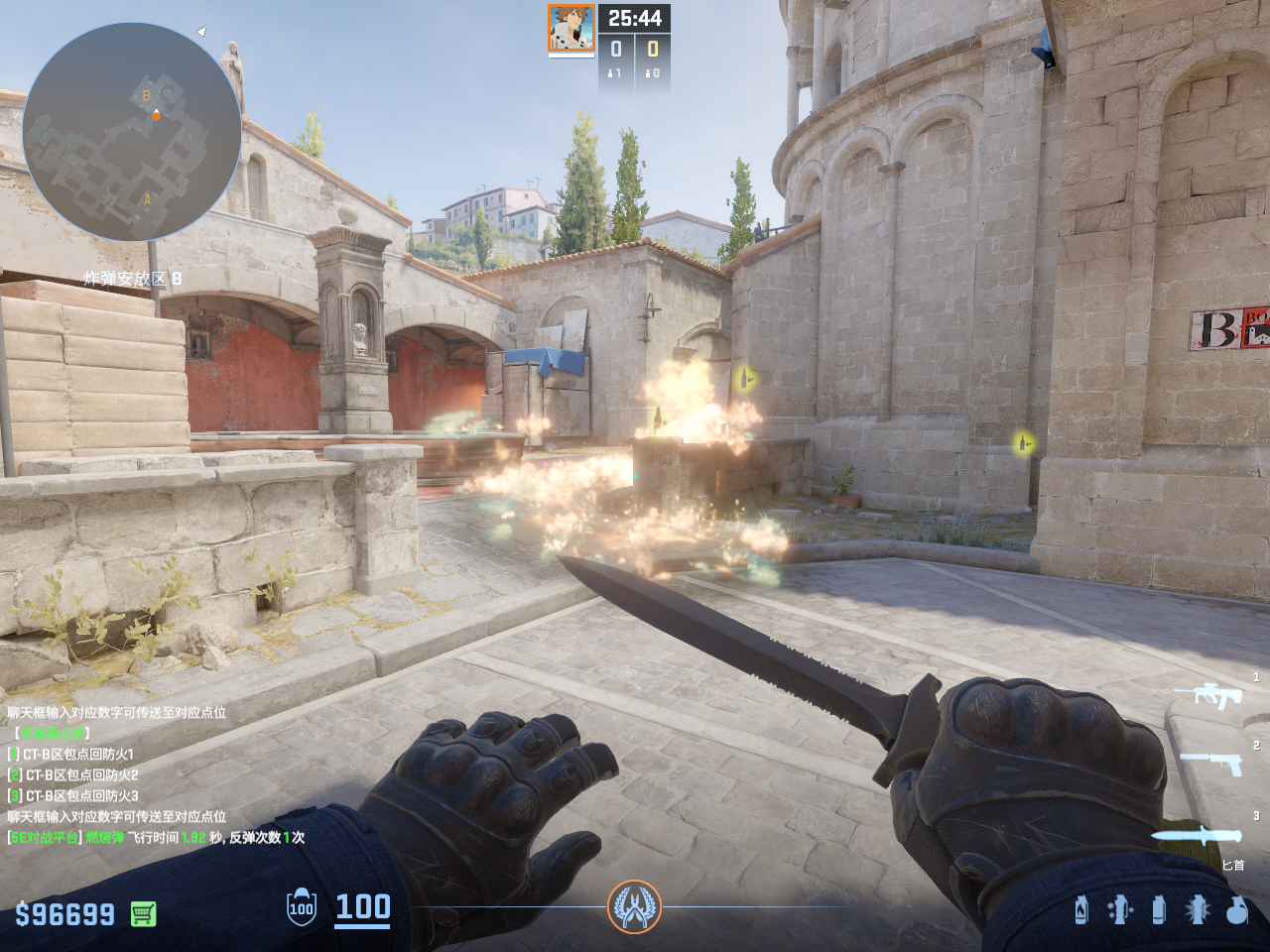Equip the round HE grenade icon

pyautogui.click(x=1236, y=909)
